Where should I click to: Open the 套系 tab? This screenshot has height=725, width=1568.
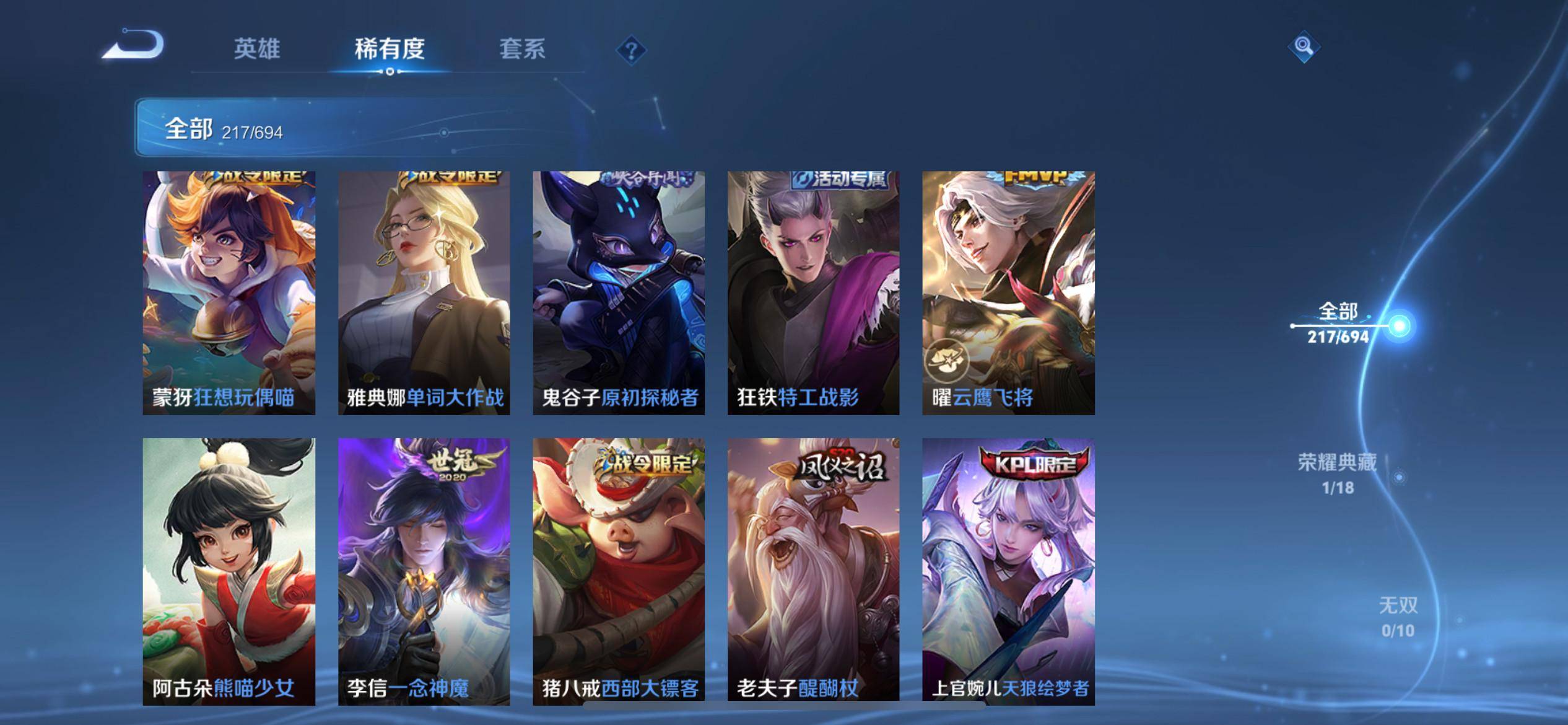[x=522, y=49]
